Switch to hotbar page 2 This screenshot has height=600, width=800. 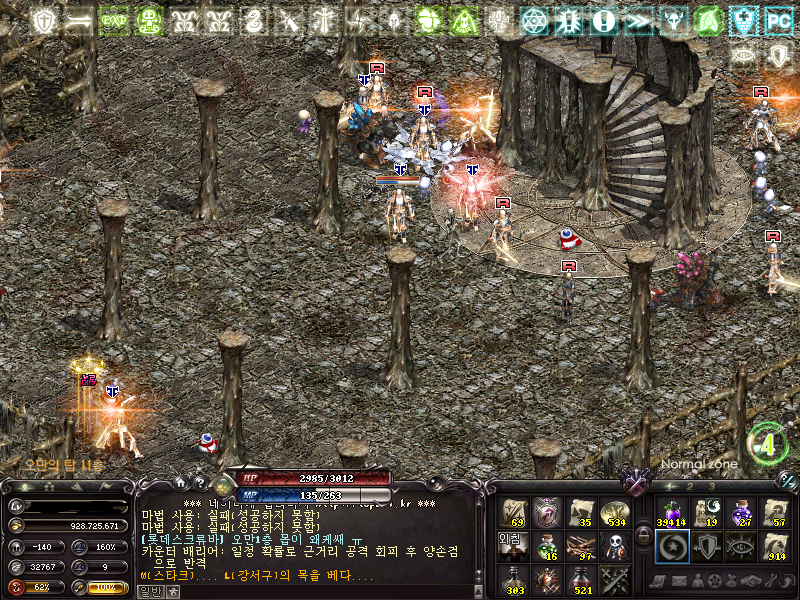pos(690,486)
